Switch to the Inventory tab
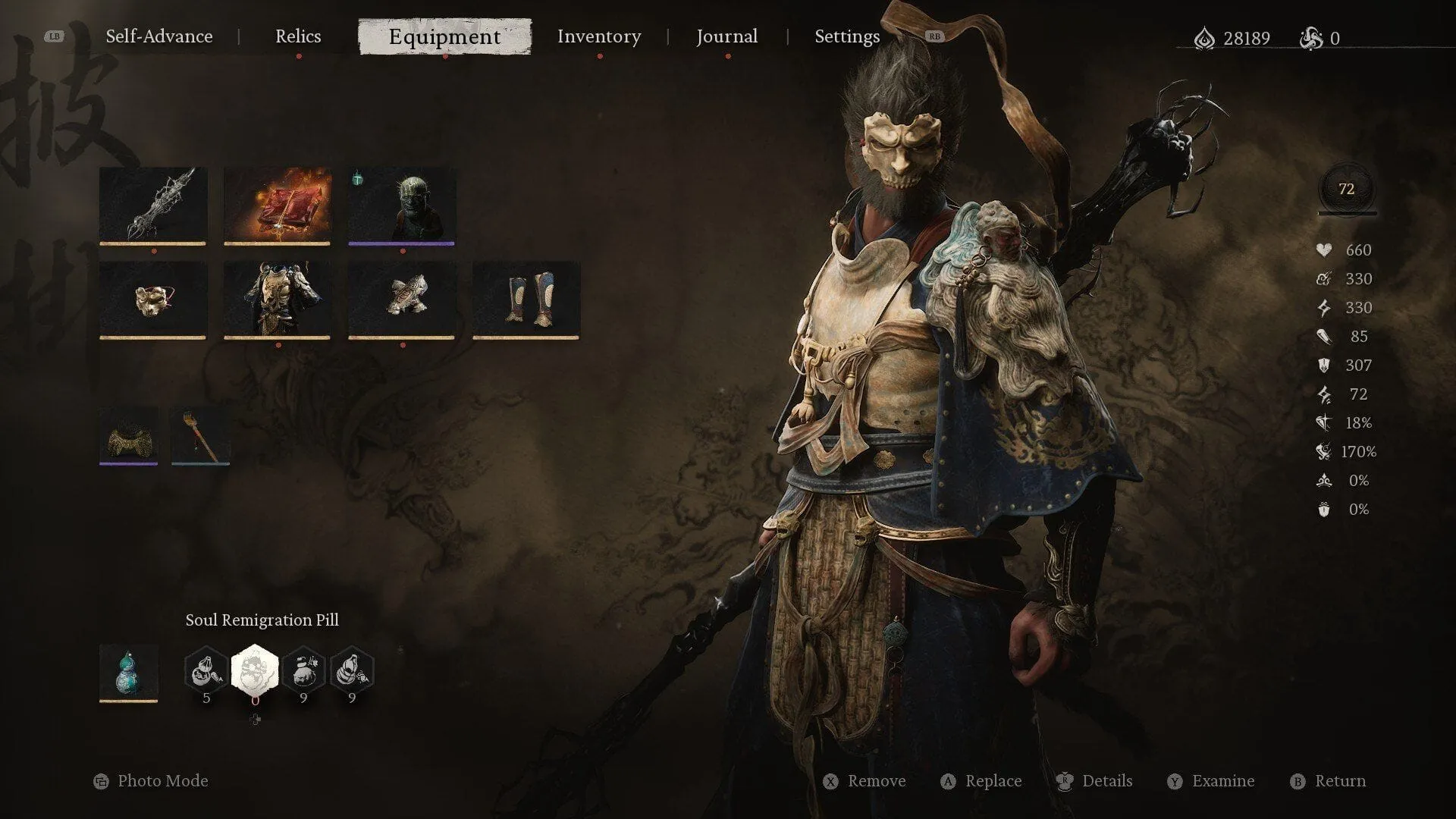 (x=599, y=36)
